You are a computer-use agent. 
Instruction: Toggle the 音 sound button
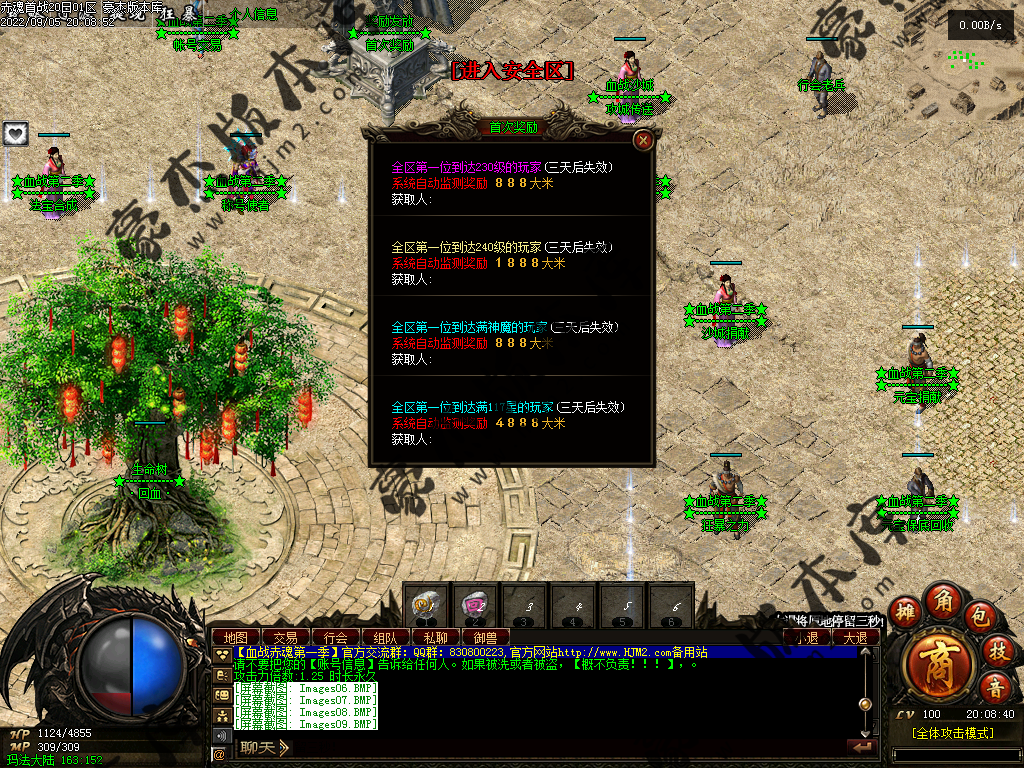point(995,687)
